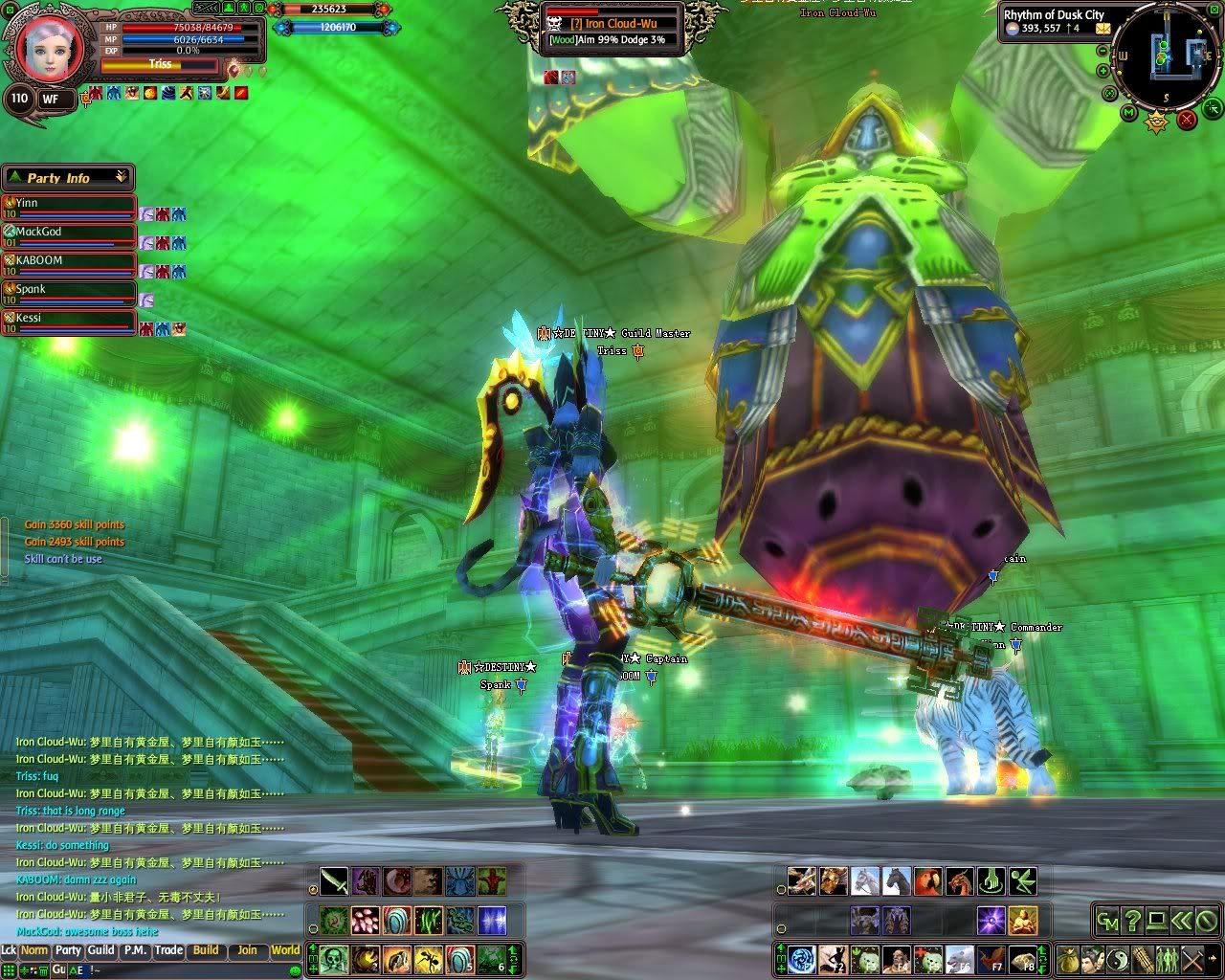
Task: Click the chat text input box
Action: tap(191, 969)
